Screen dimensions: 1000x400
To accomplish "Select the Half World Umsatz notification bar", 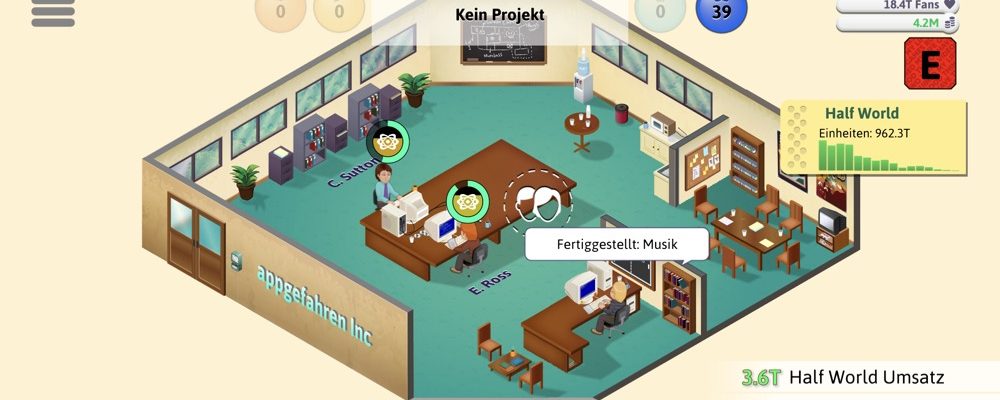I will tap(865, 378).
